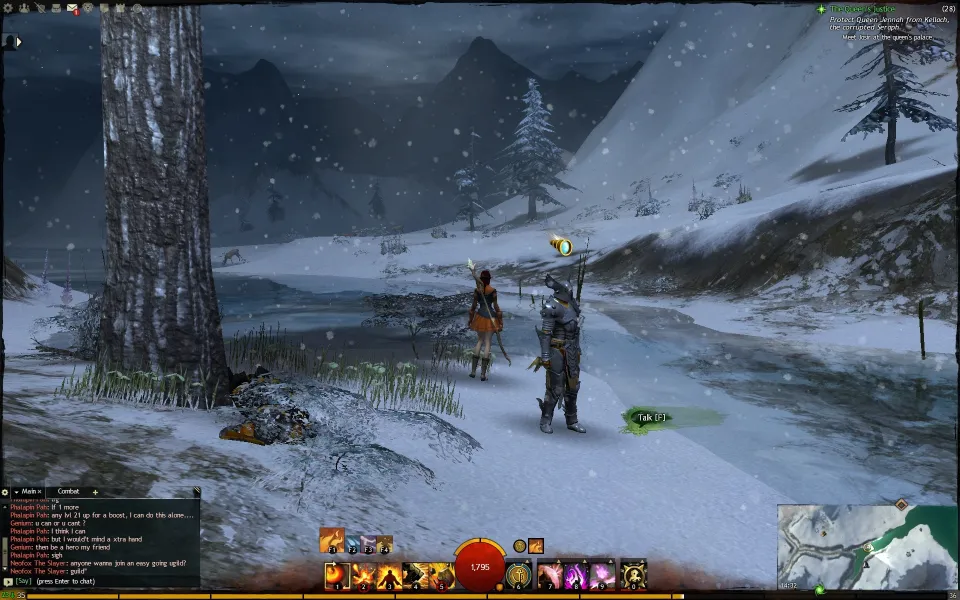Trigger weapon skill 3 burning figure
Screen dimensions: 960x600
coord(390,575)
